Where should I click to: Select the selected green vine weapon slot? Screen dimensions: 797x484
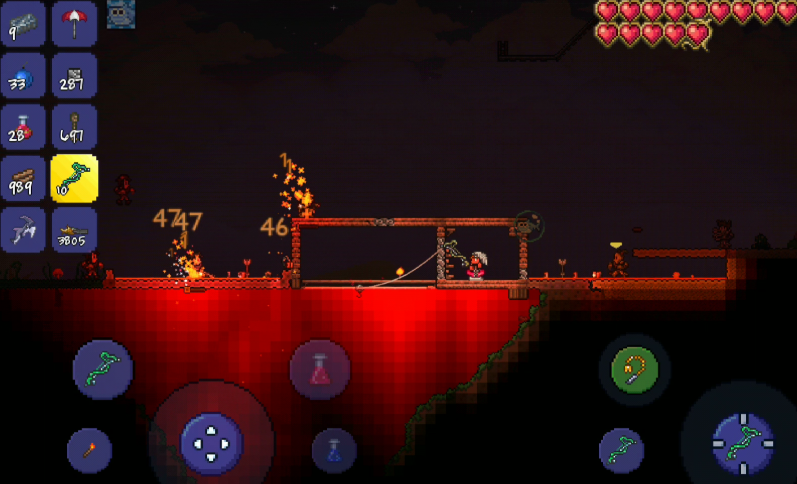[74, 179]
